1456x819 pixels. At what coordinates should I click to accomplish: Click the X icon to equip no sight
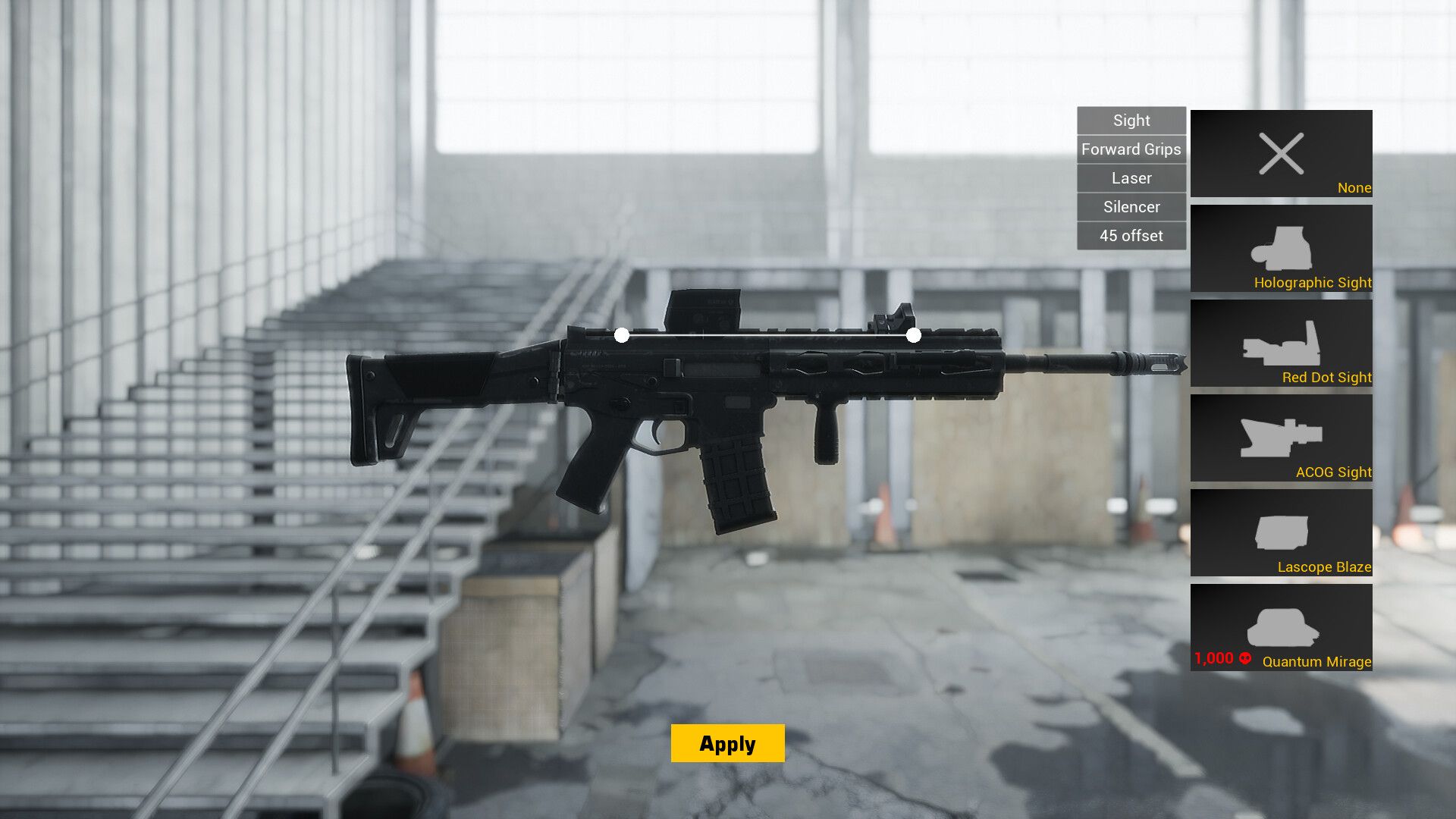1281,154
